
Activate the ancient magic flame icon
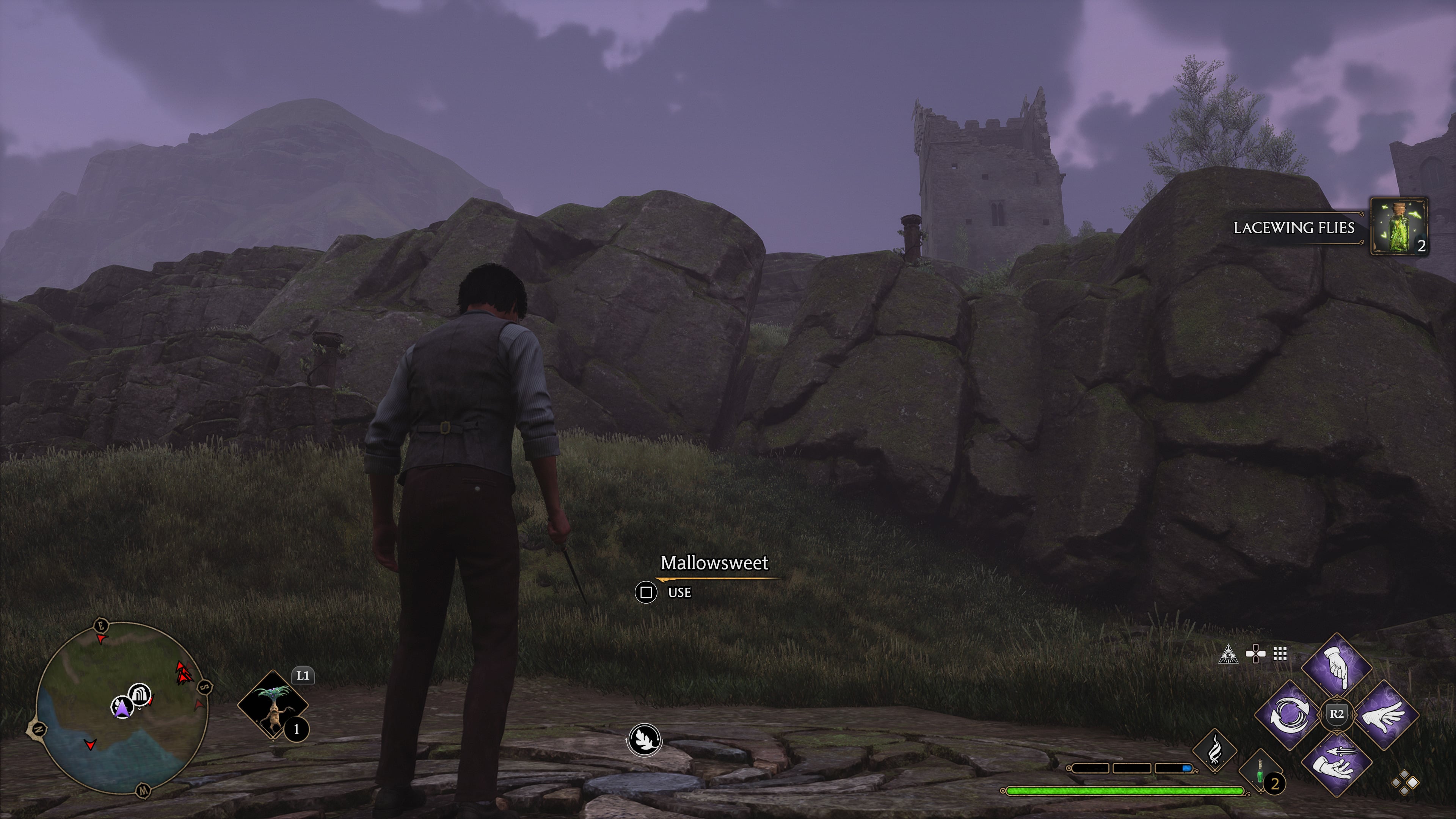1214,751
